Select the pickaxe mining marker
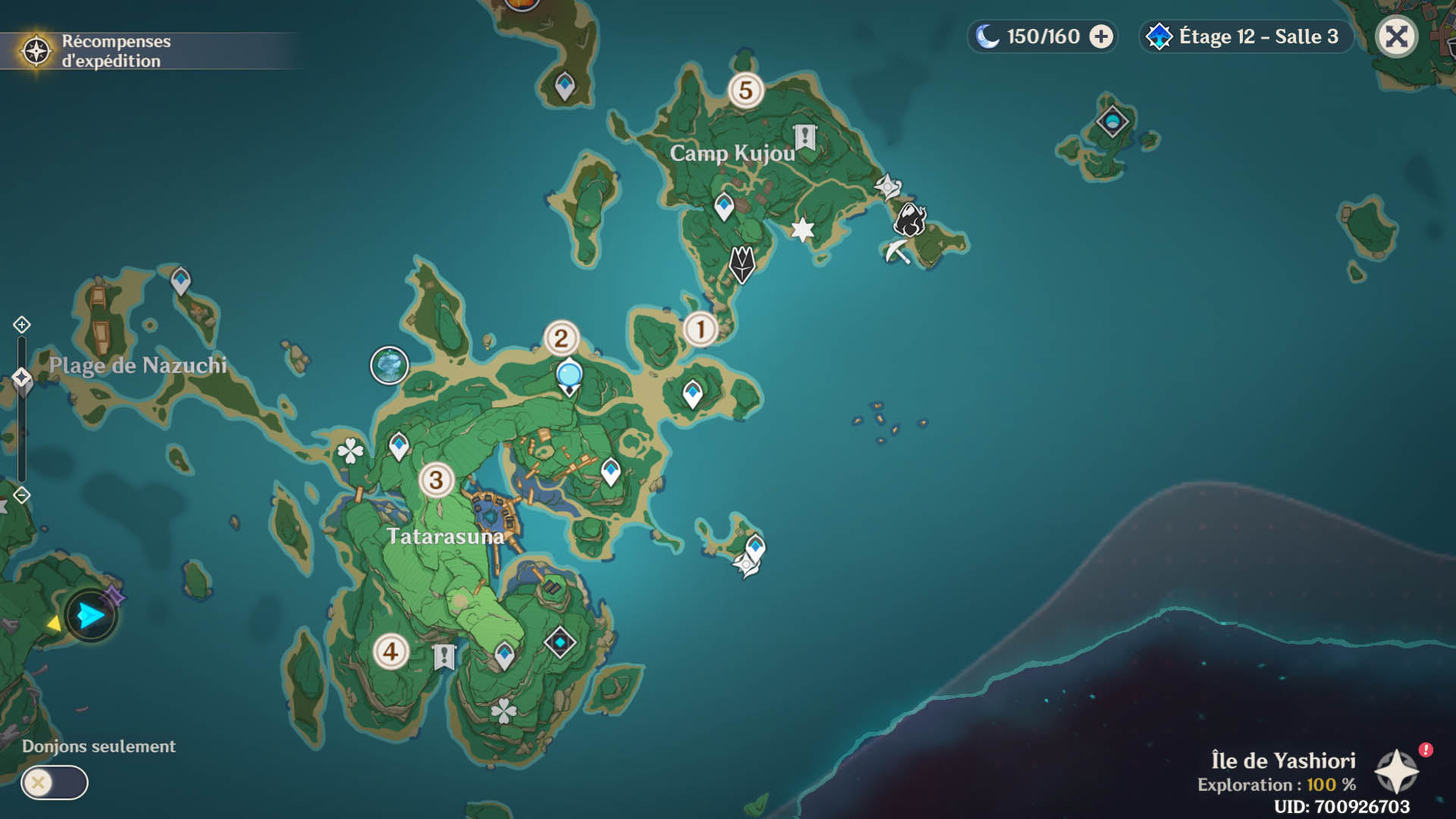The width and height of the screenshot is (1456, 819). click(897, 251)
